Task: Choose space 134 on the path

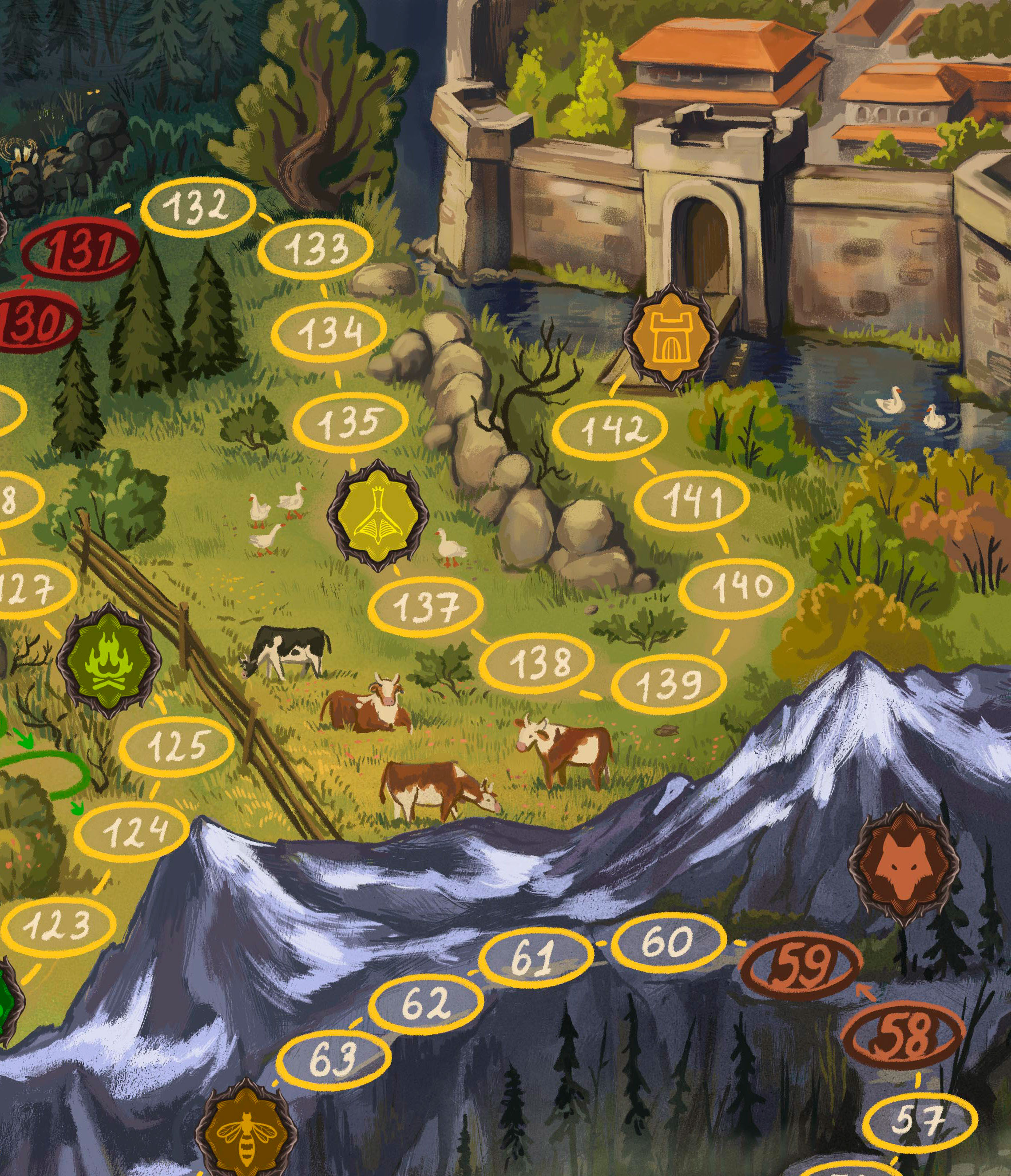Action: (329, 332)
